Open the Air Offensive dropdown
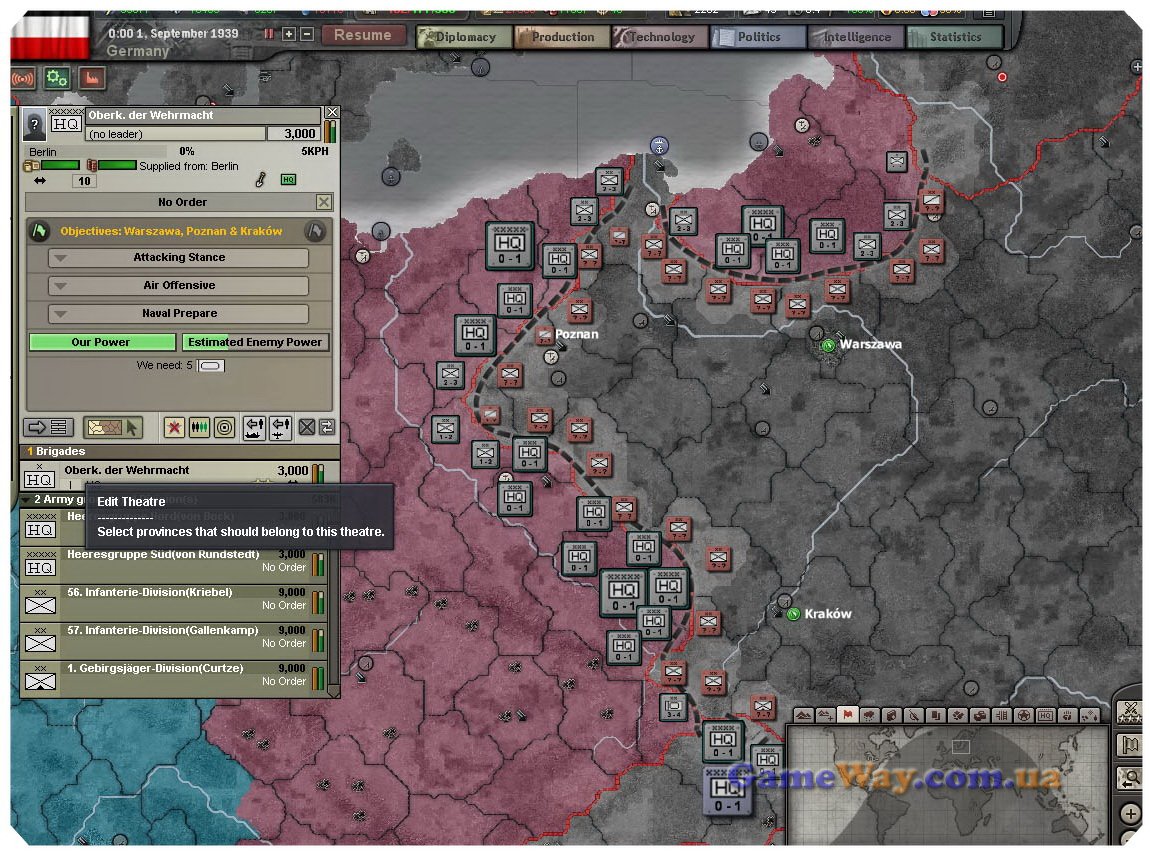The width and height of the screenshot is (1150, 855). [179, 286]
